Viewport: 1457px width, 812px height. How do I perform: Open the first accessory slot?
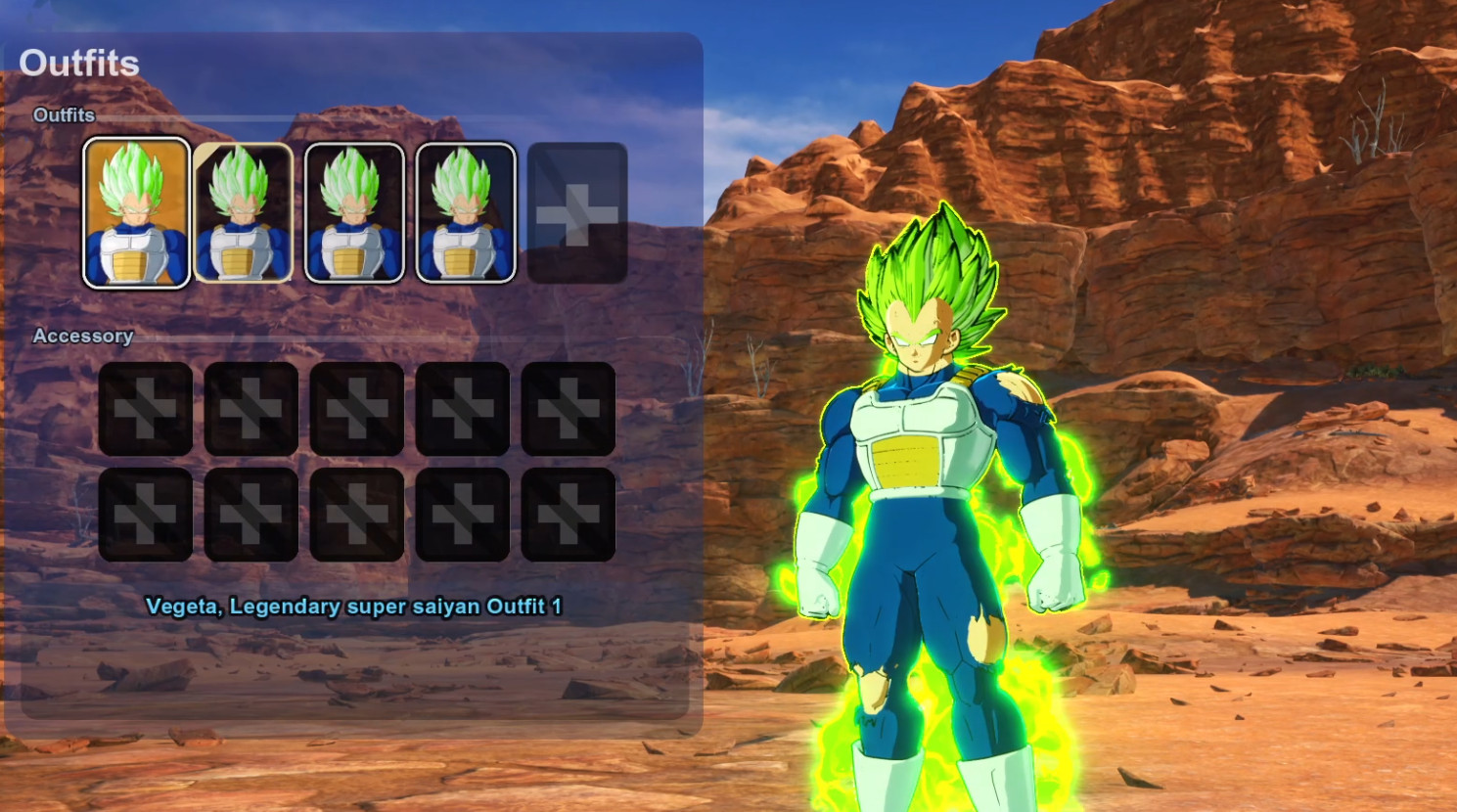tap(145, 409)
